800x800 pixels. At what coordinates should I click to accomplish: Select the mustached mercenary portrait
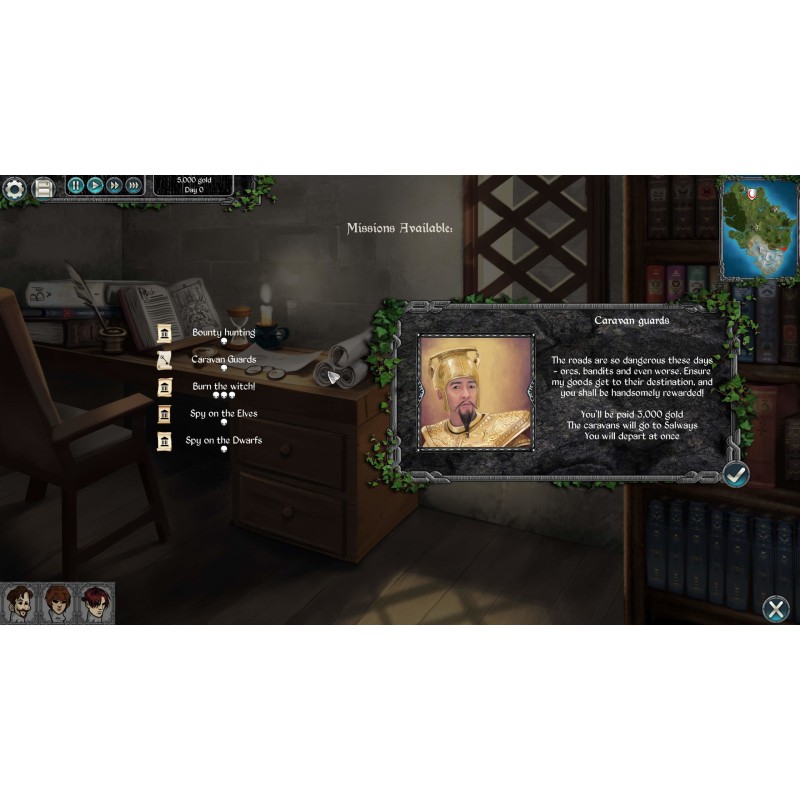(19, 602)
